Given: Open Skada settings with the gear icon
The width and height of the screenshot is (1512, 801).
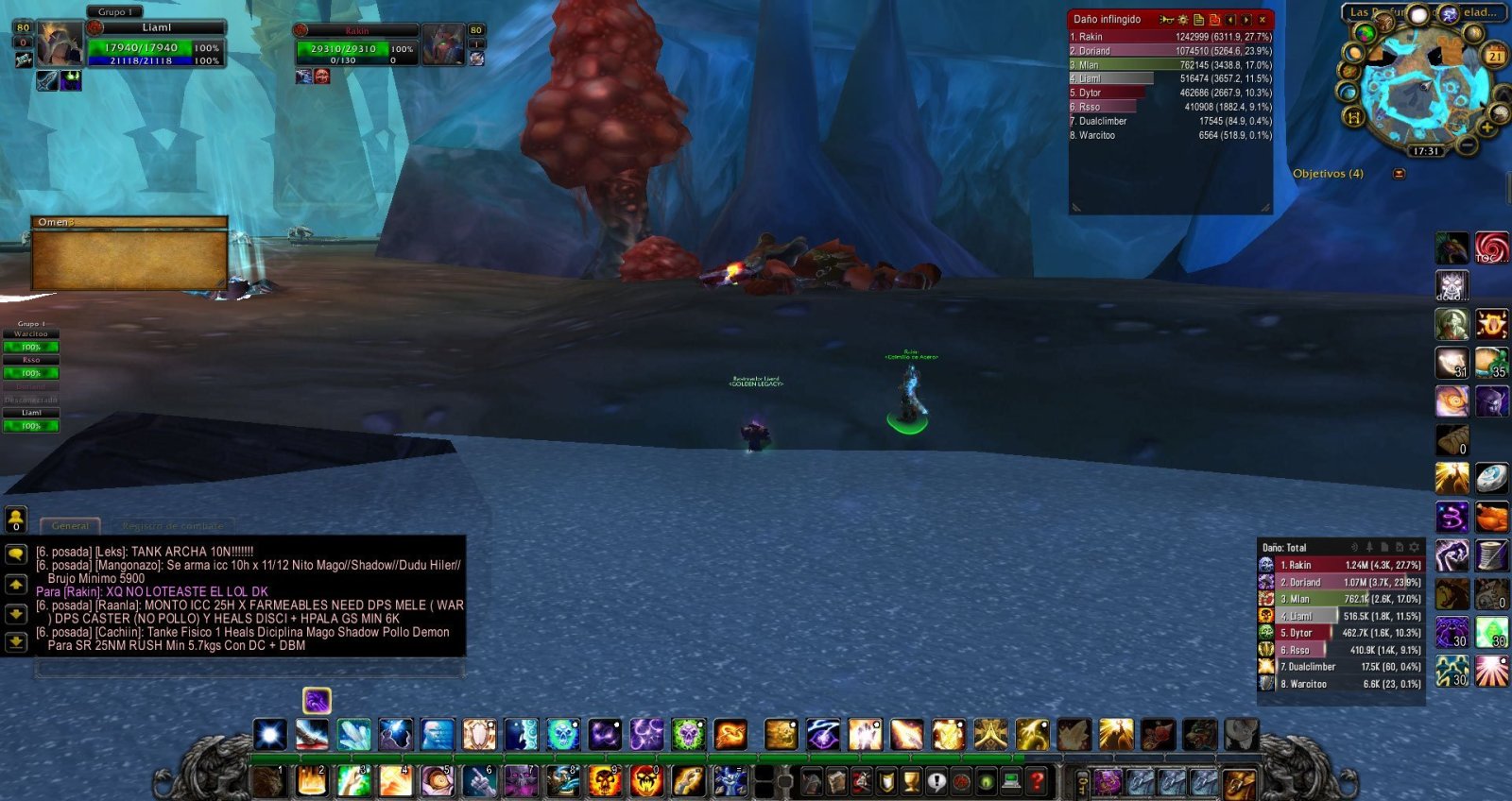Looking at the screenshot, I should 1415,547.
